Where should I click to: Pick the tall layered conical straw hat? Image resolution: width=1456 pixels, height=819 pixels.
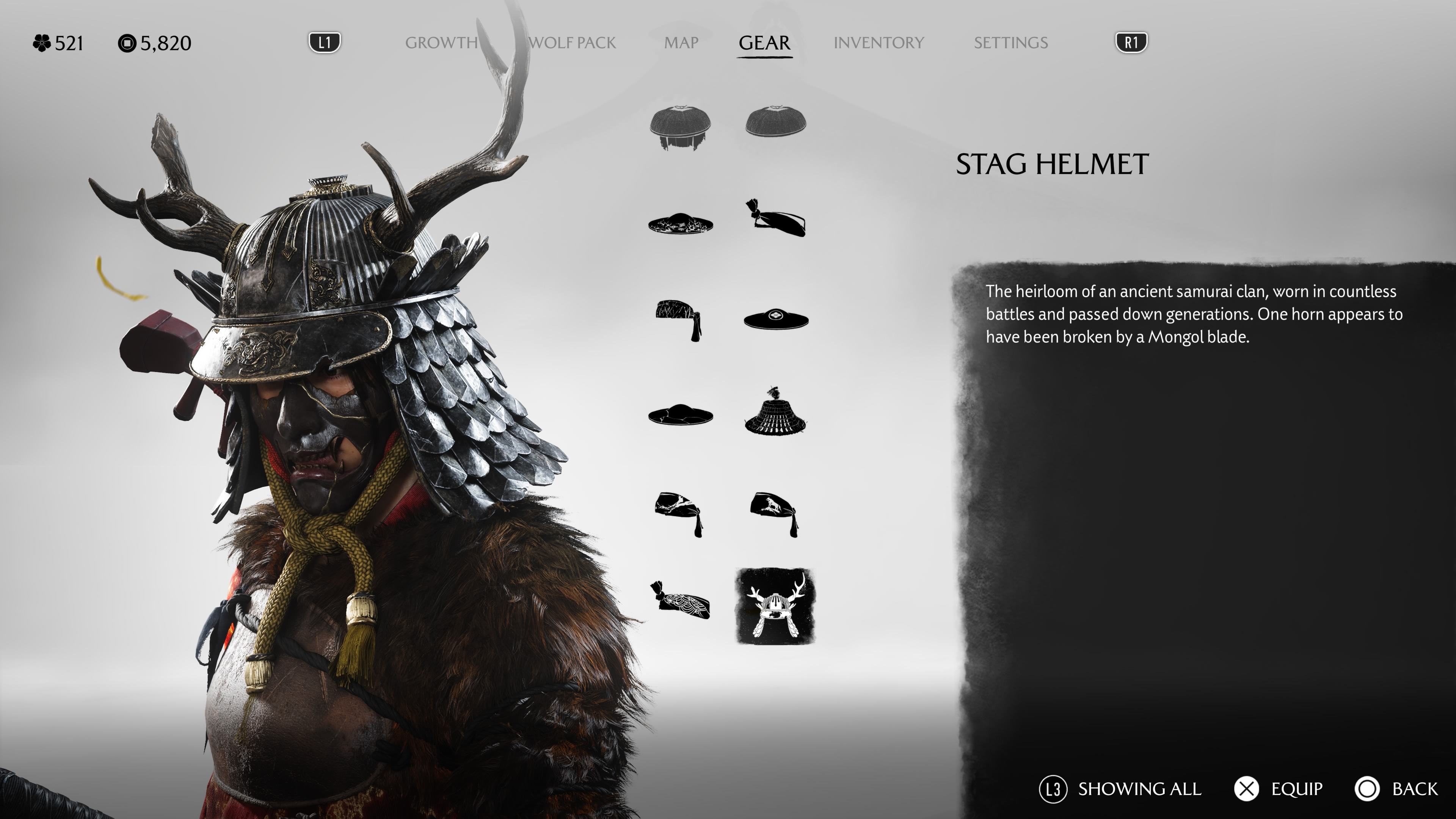tap(775, 413)
